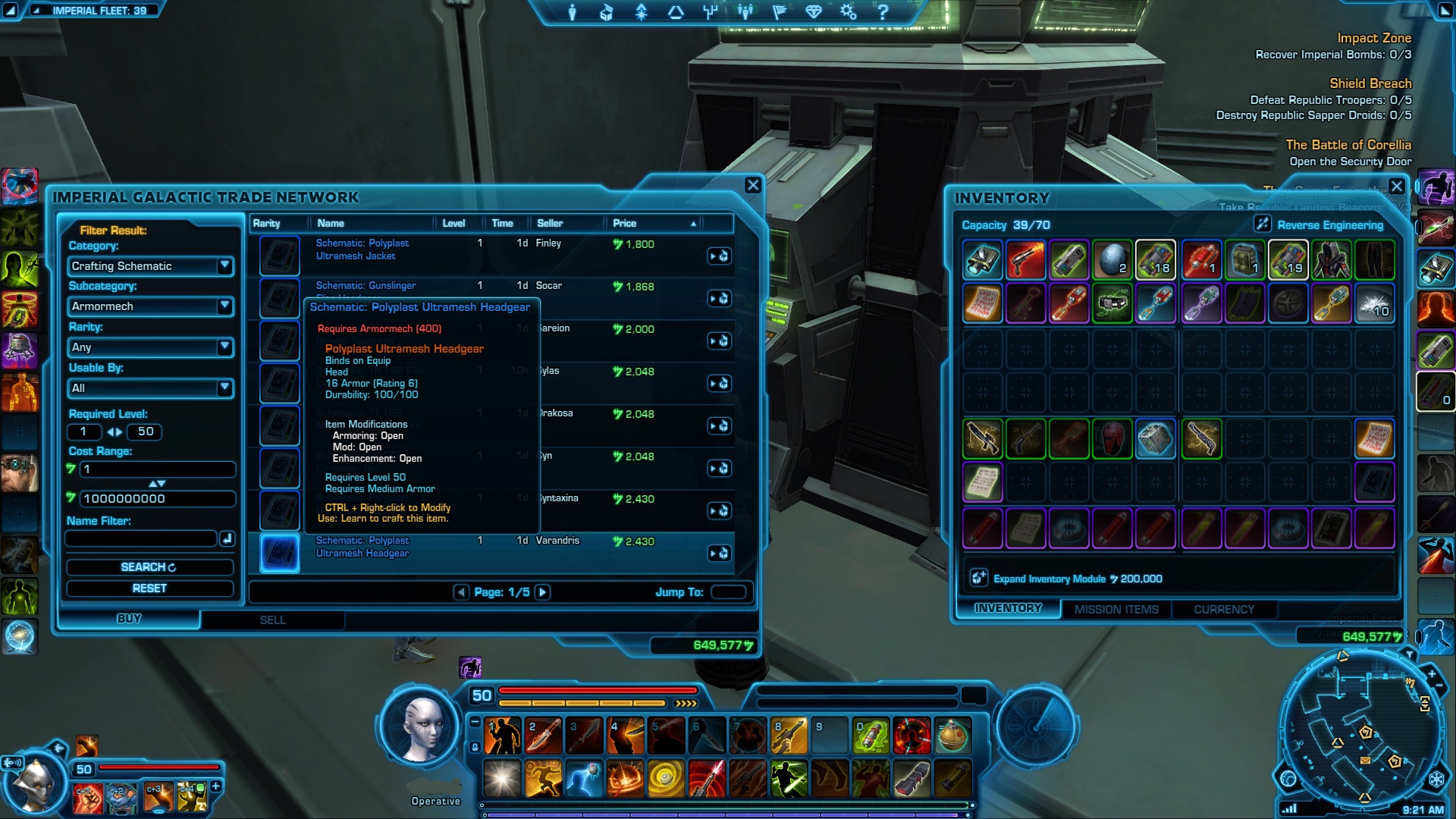This screenshot has width=1456, height=819.
Task: Open the Currency tab
Action: pos(1224,610)
